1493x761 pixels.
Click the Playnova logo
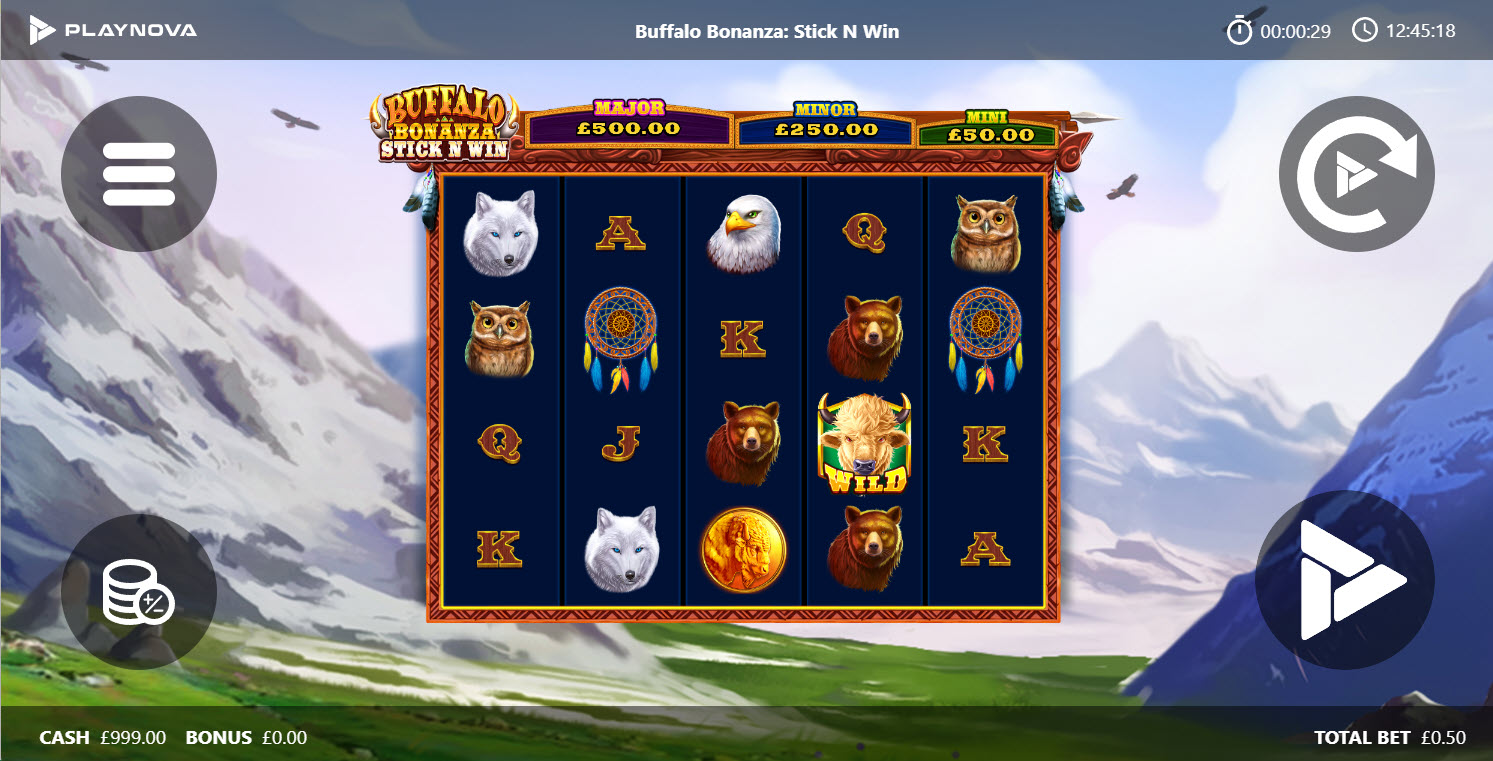click(116, 29)
